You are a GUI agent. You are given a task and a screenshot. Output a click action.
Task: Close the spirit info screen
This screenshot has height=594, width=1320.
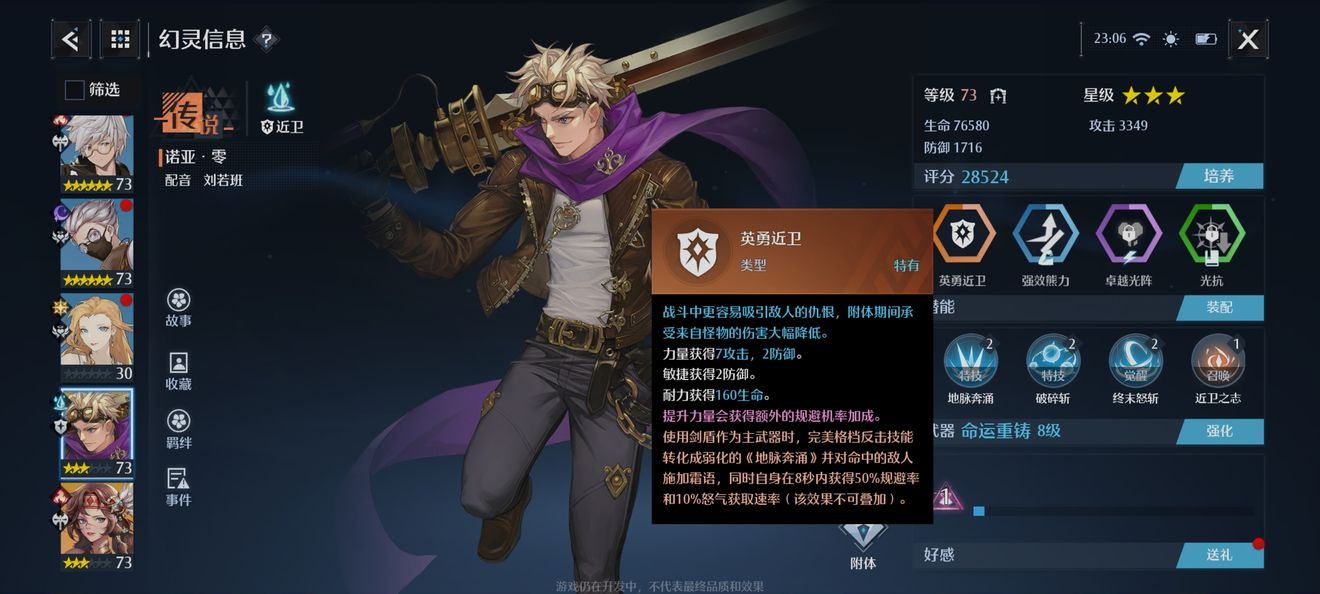click(1248, 40)
